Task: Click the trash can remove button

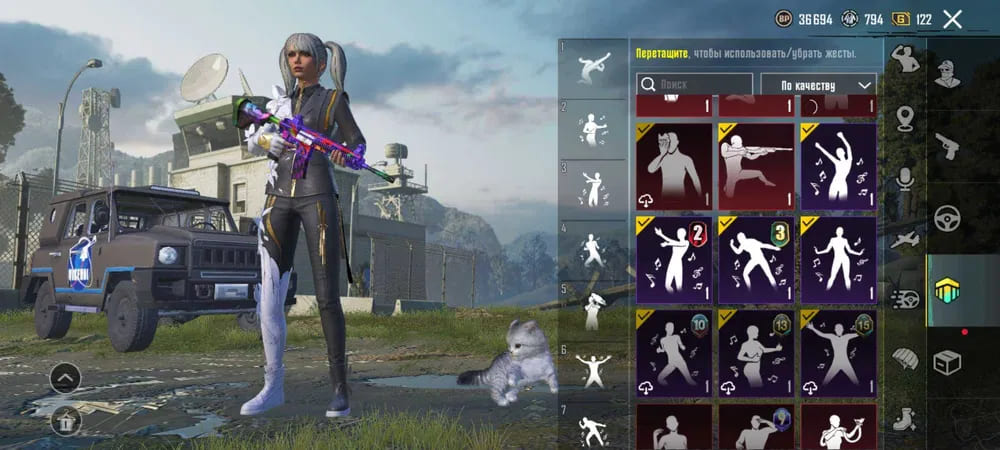Action: click(x=65, y=421)
